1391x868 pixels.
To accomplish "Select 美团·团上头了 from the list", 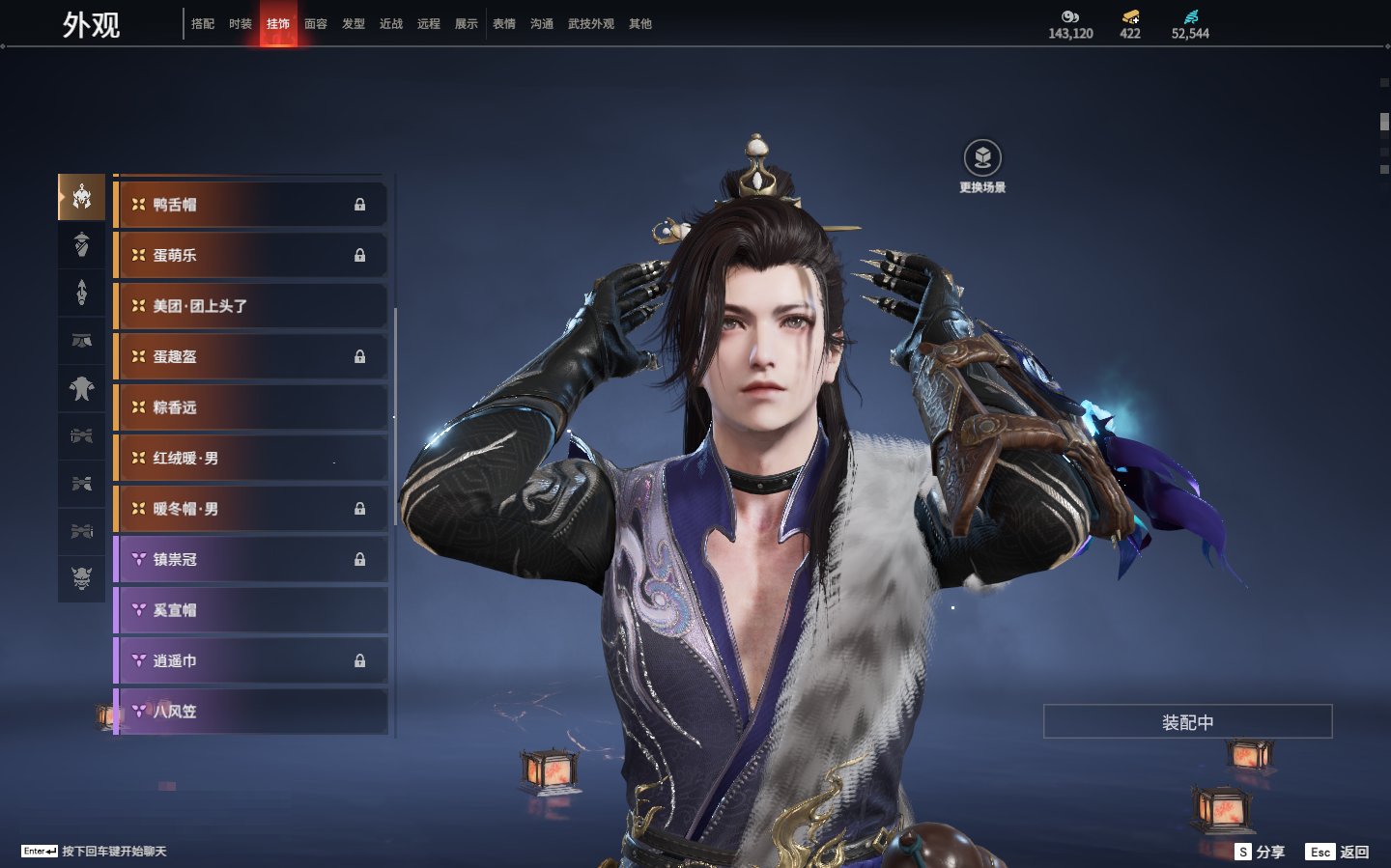I will pos(251,306).
